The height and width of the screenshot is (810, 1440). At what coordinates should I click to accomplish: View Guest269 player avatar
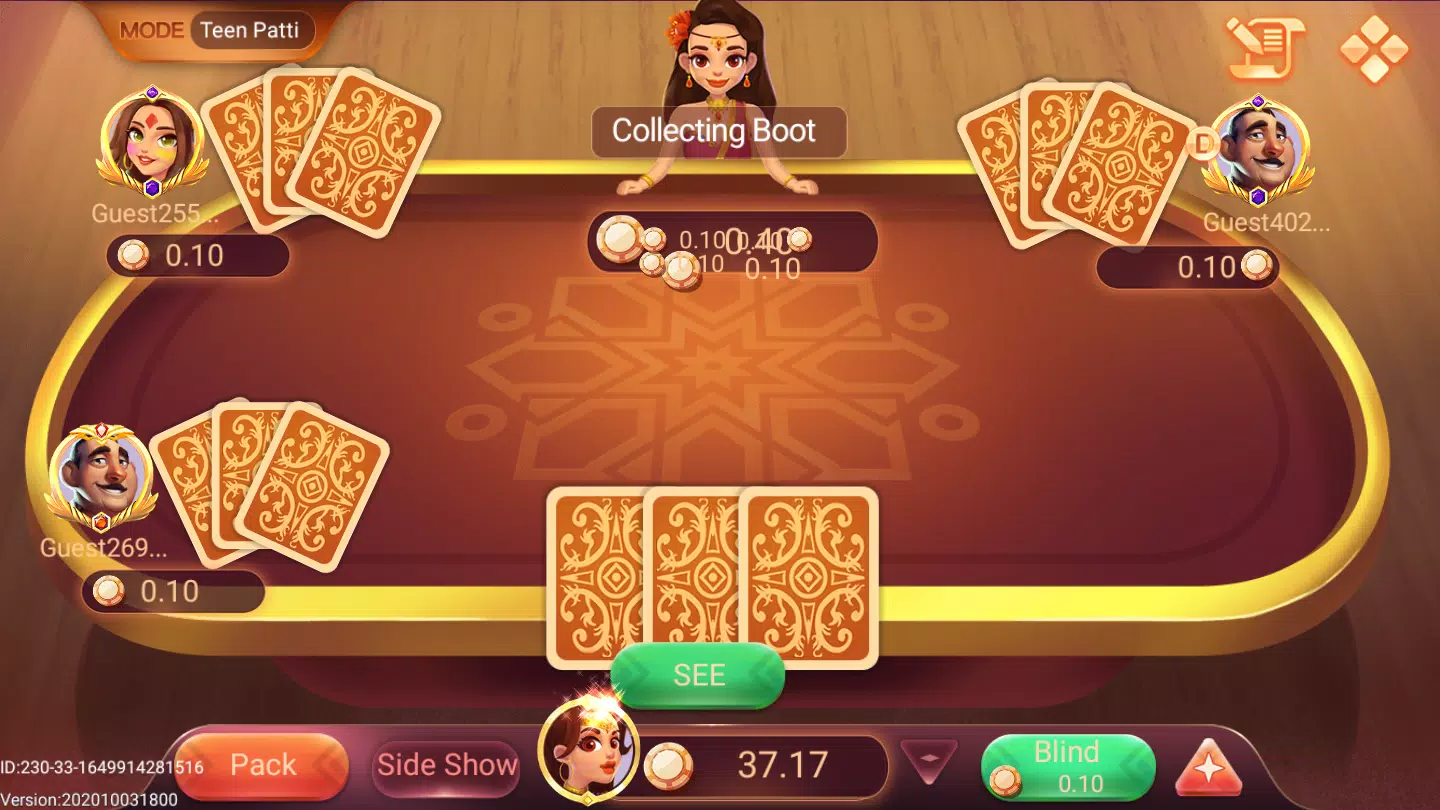pyautogui.click(x=101, y=476)
